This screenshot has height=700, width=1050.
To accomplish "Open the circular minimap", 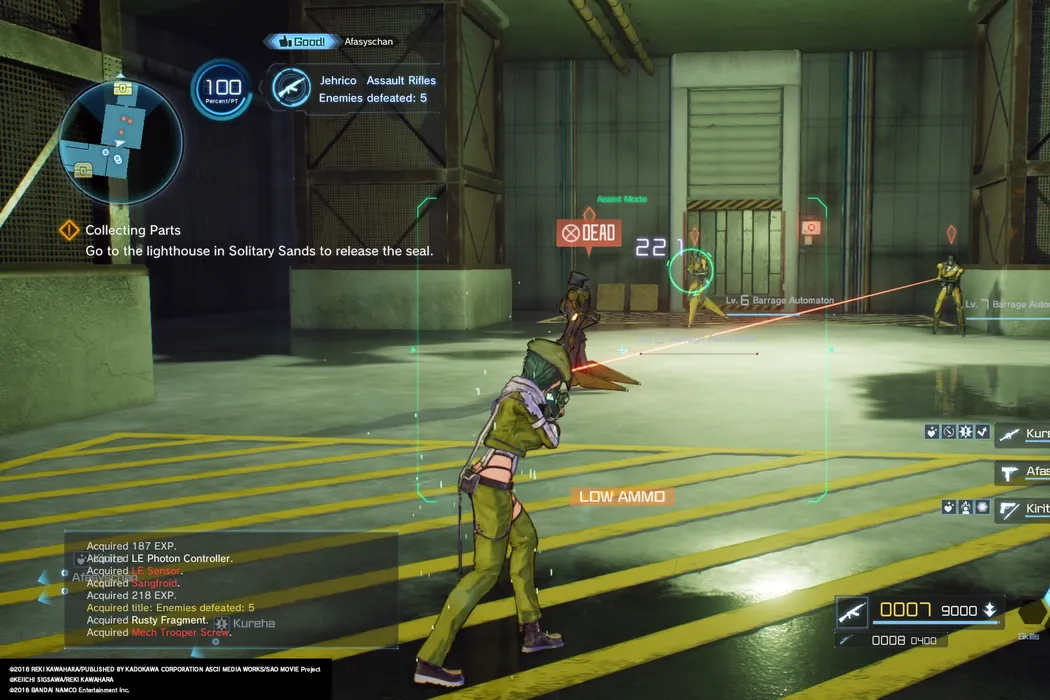I will point(121,140).
